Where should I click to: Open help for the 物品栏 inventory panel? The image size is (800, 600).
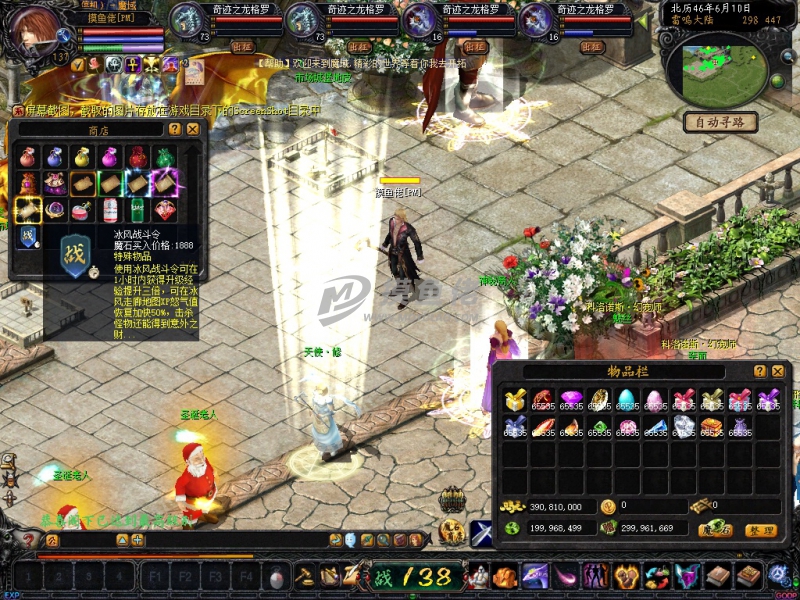coord(760,371)
